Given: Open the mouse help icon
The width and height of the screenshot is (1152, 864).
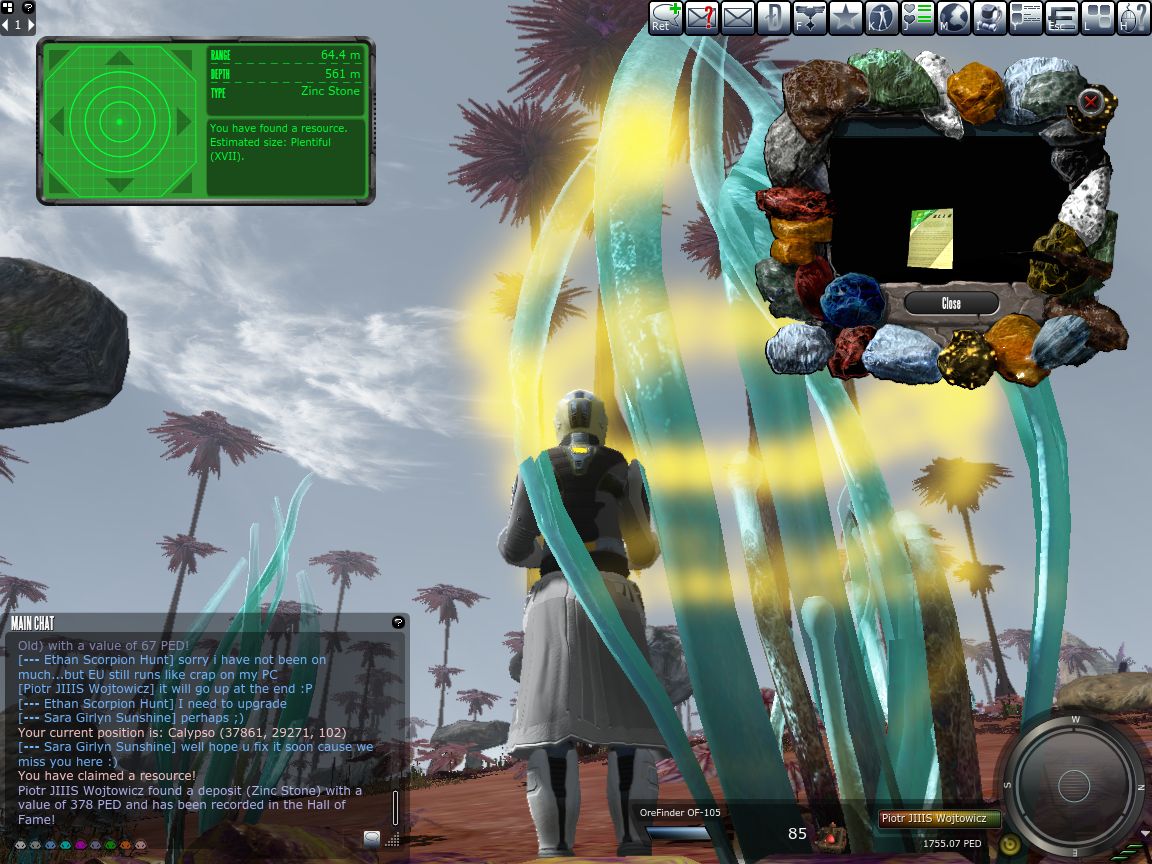Looking at the screenshot, I should 1133,17.
